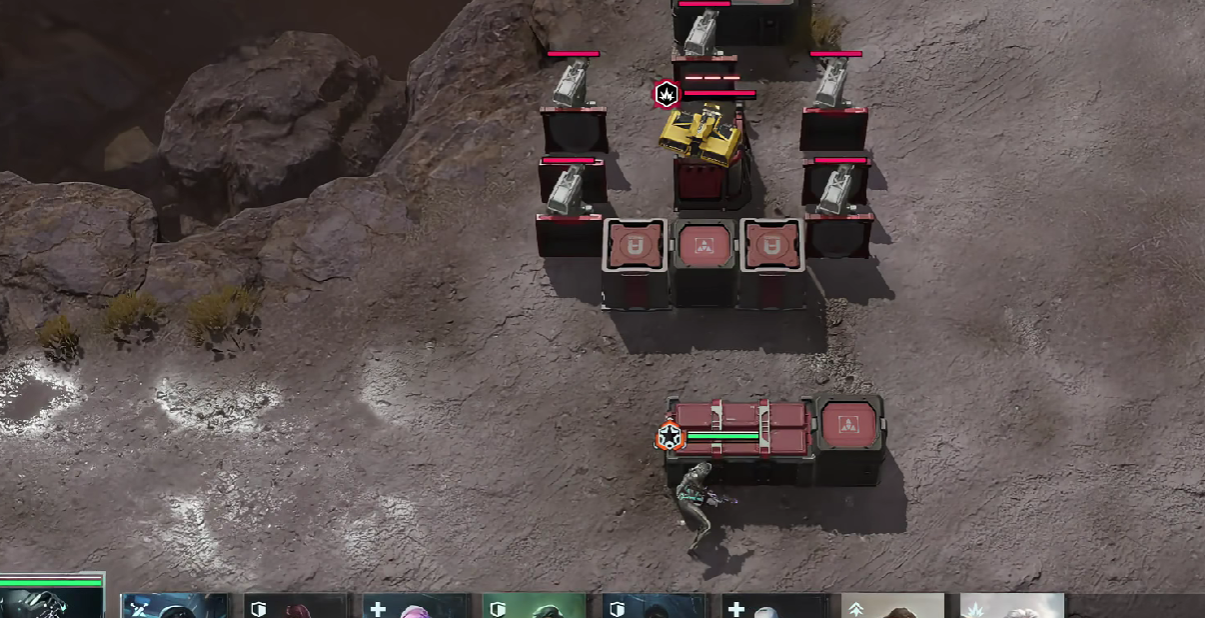Click the orange hexagon marker on your soldier

click(669, 437)
